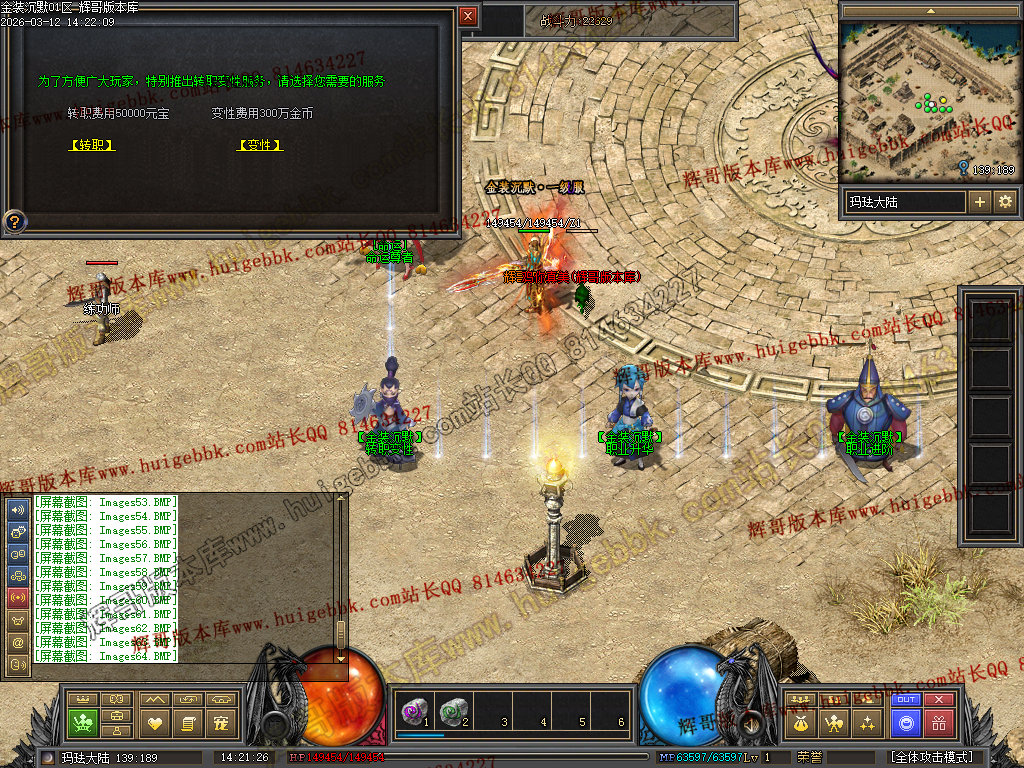Open the heart icon button
The image size is (1024, 768).
[154, 722]
